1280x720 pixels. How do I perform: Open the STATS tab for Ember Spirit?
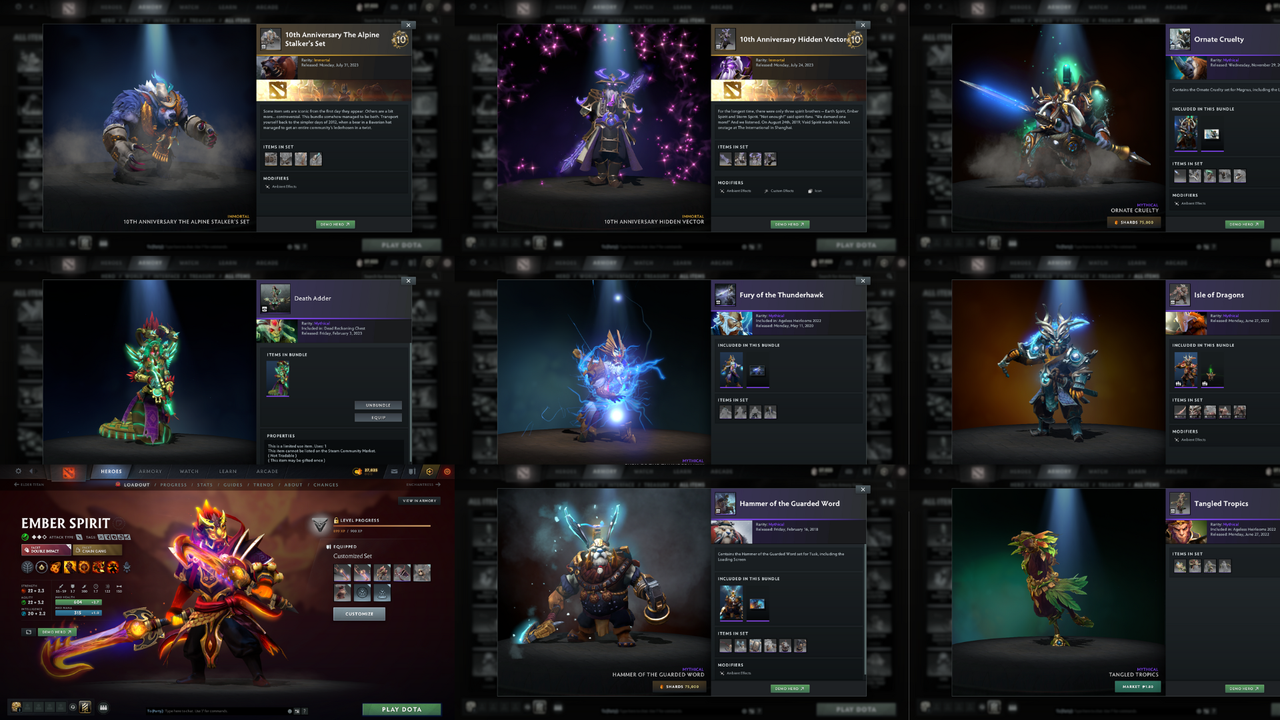coord(205,485)
